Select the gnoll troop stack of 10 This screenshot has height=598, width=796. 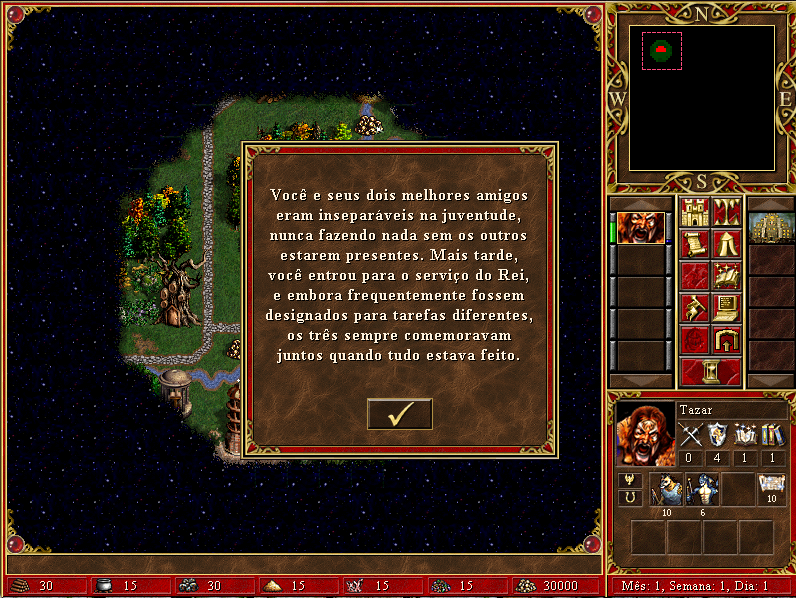tap(666, 490)
